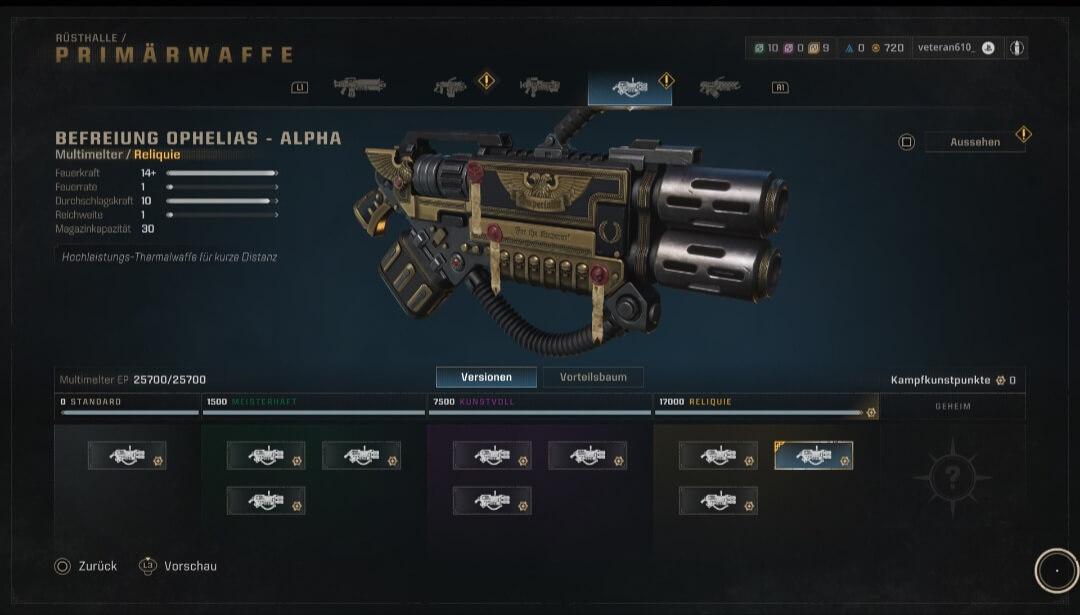Choose the weapon tab beside the L1 marker
This screenshot has height=615, width=1080.
(359, 87)
